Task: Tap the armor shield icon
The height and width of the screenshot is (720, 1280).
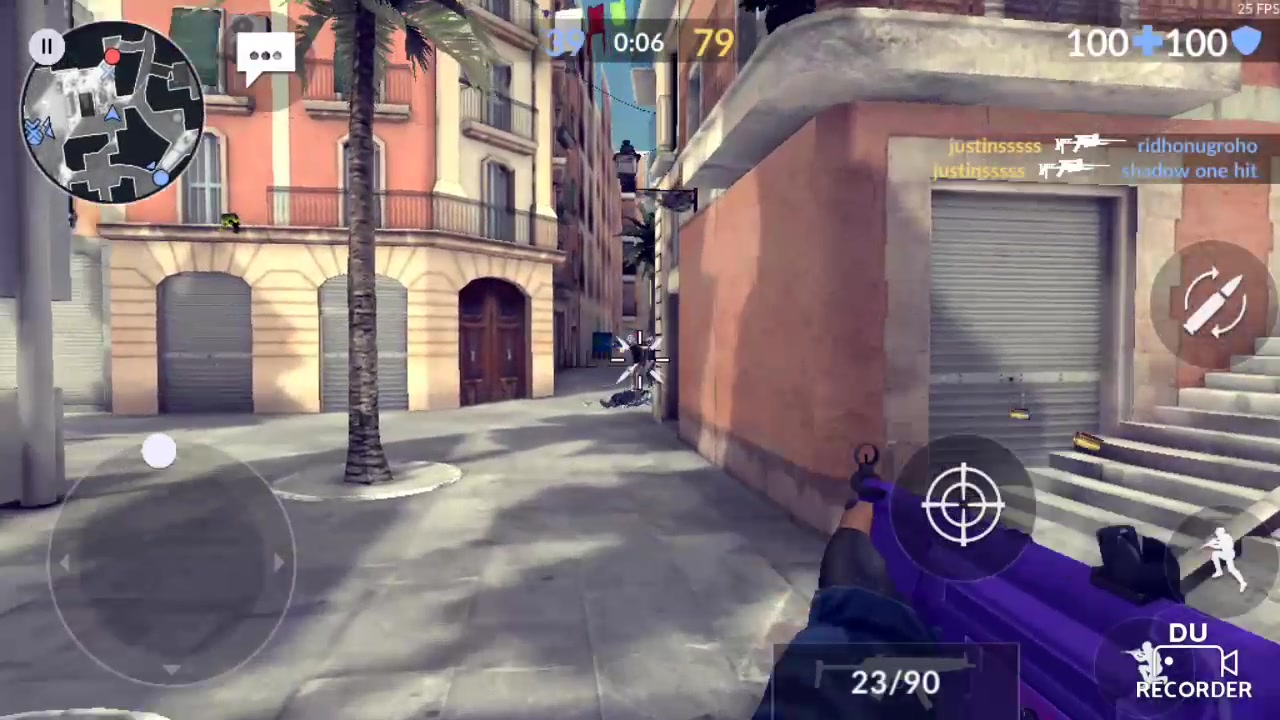Action: pos(1247,42)
